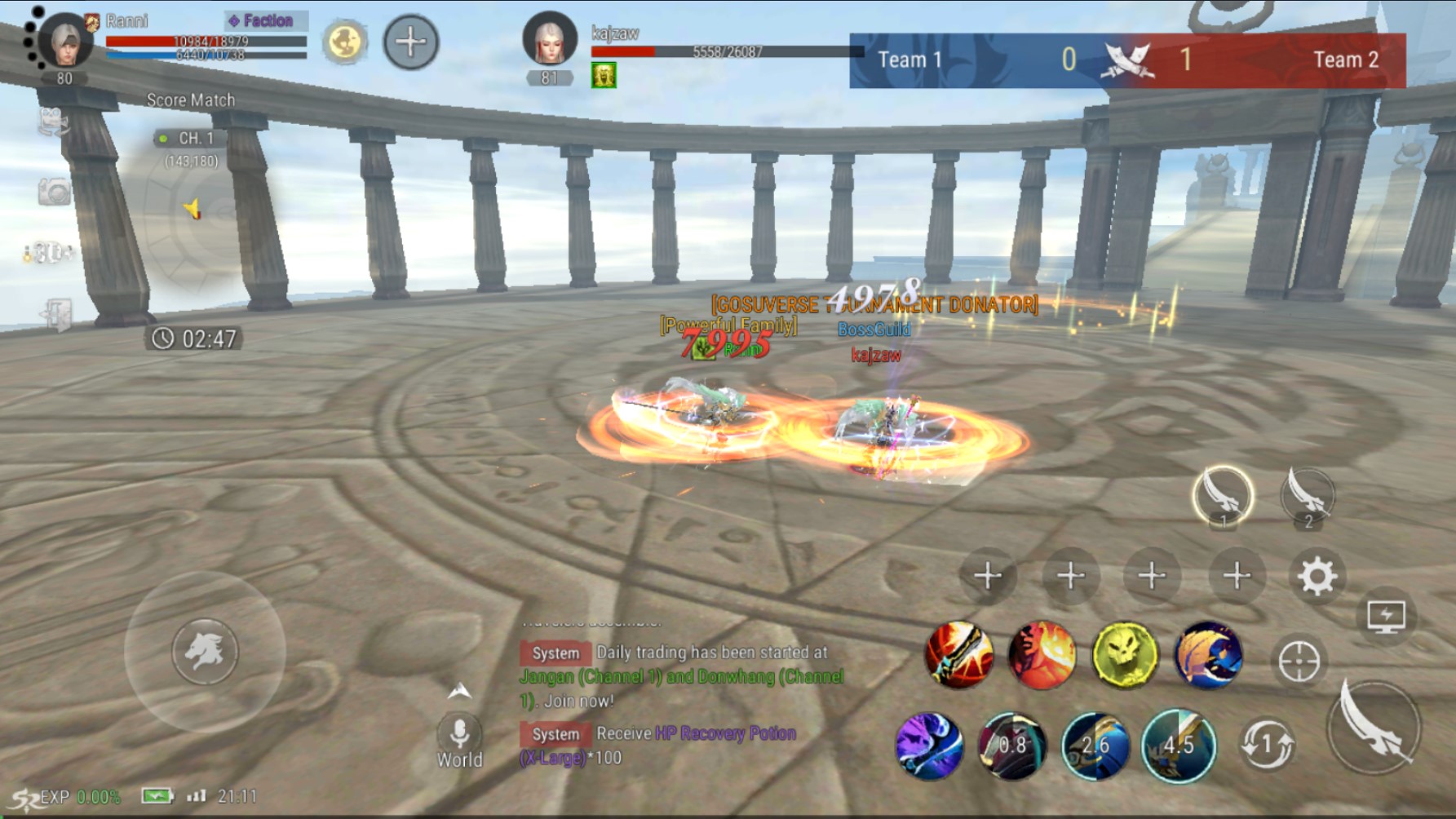The height and width of the screenshot is (819, 1456).
Task: Toggle the video camera view icon
Action: click(54, 122)
